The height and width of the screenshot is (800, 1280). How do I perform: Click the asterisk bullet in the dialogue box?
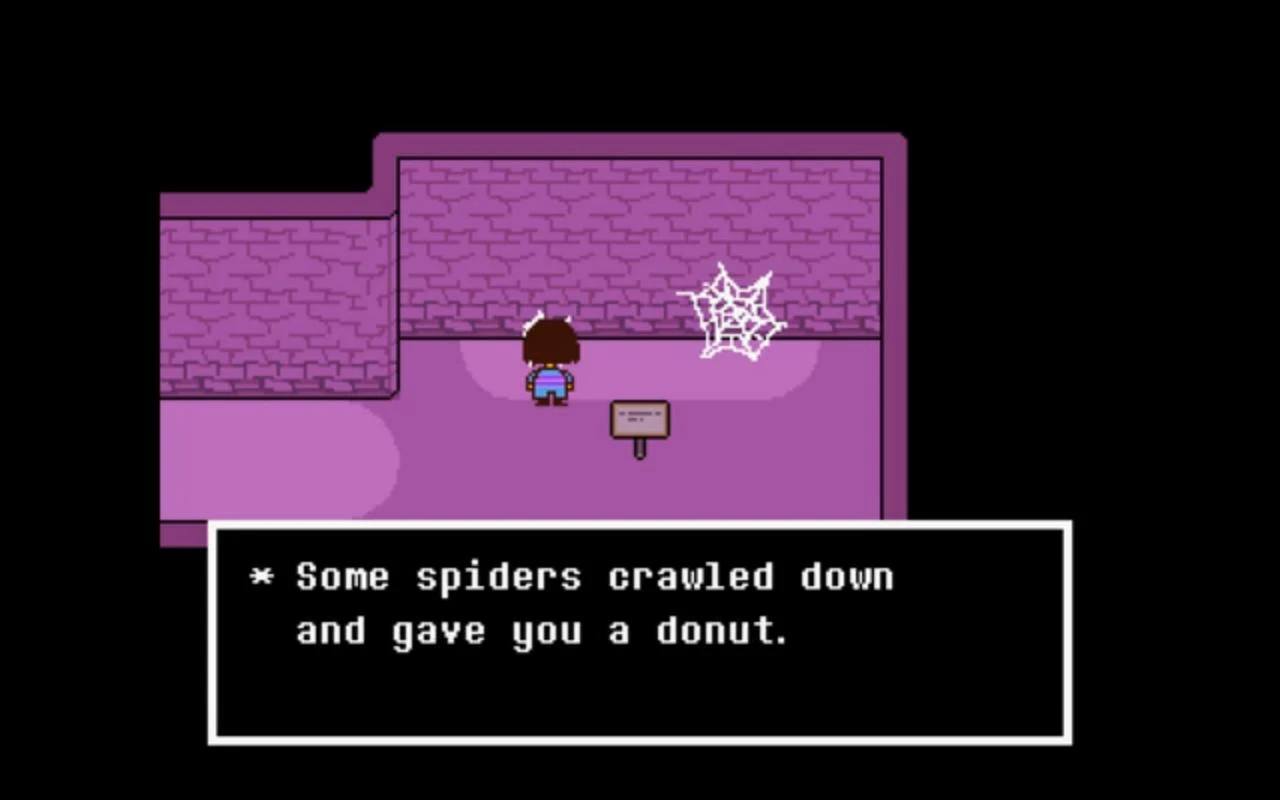pyautogui.click(x=262, y=576)
